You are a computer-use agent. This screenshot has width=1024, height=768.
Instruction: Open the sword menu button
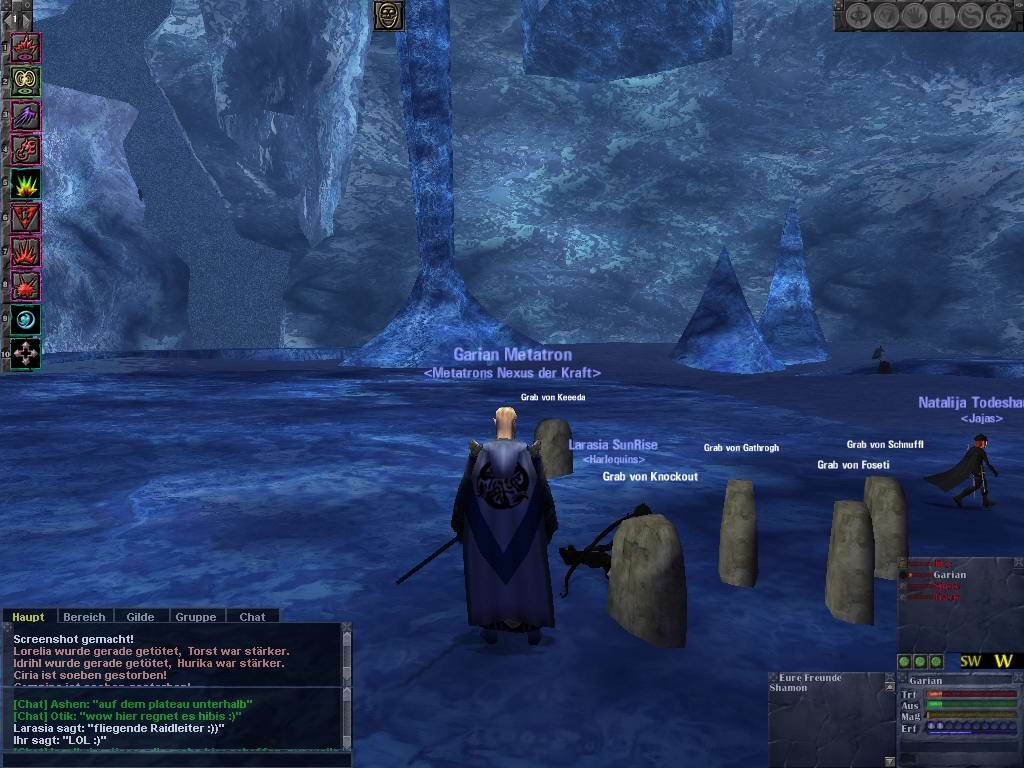pos(942,16)
